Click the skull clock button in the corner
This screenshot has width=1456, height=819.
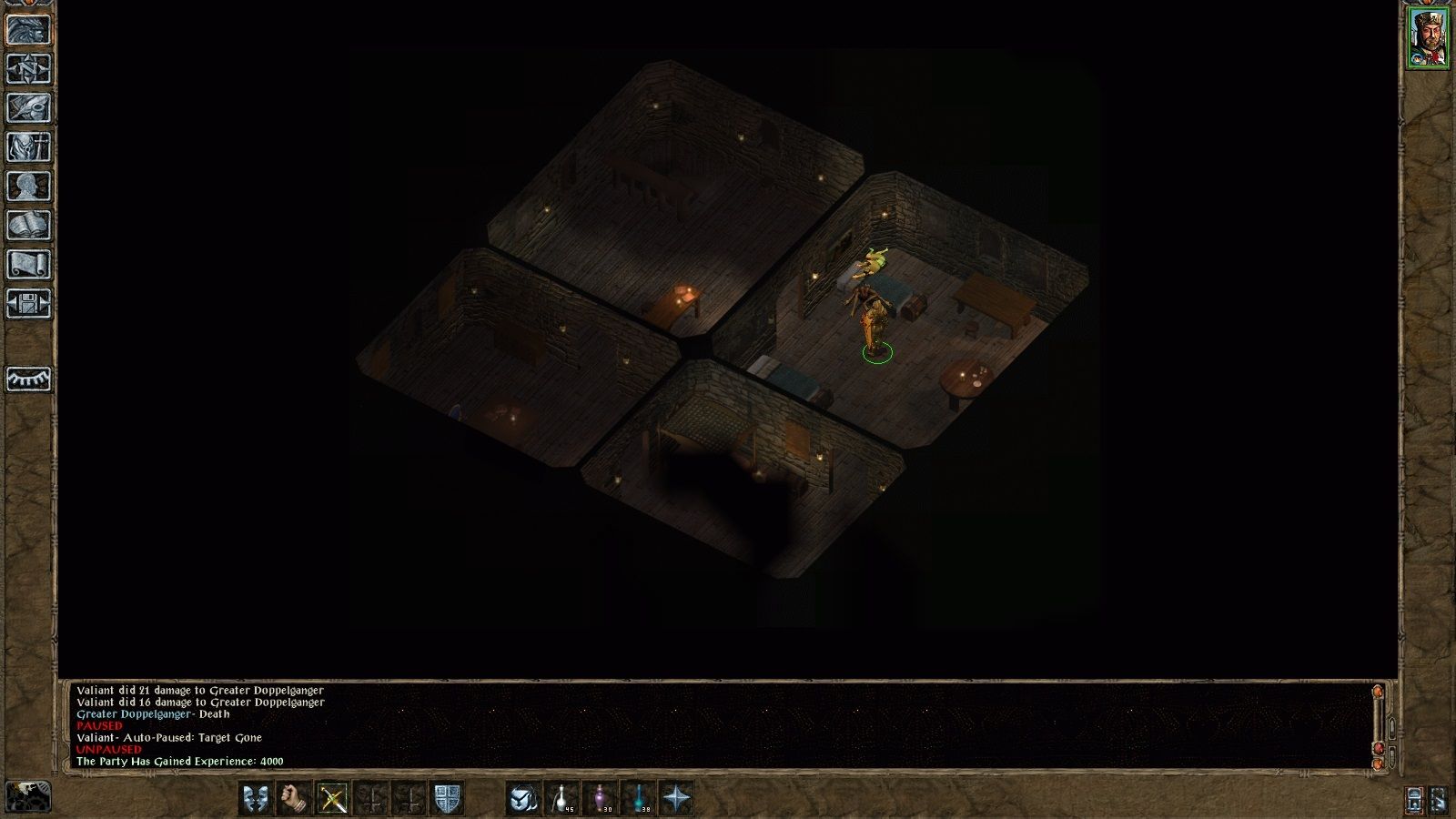point(28,796)
